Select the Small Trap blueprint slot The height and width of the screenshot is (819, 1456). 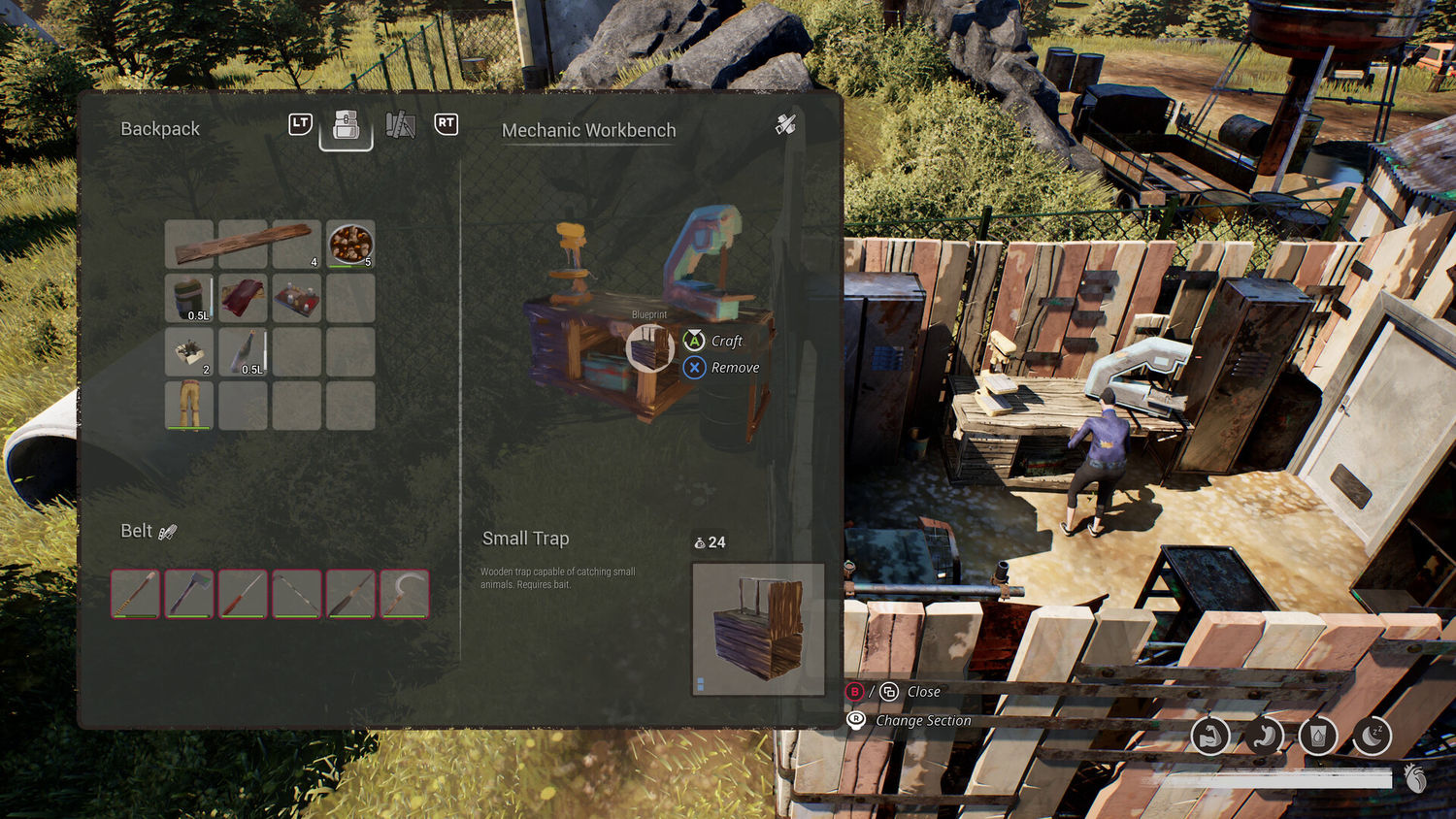[x=649, y=348]
